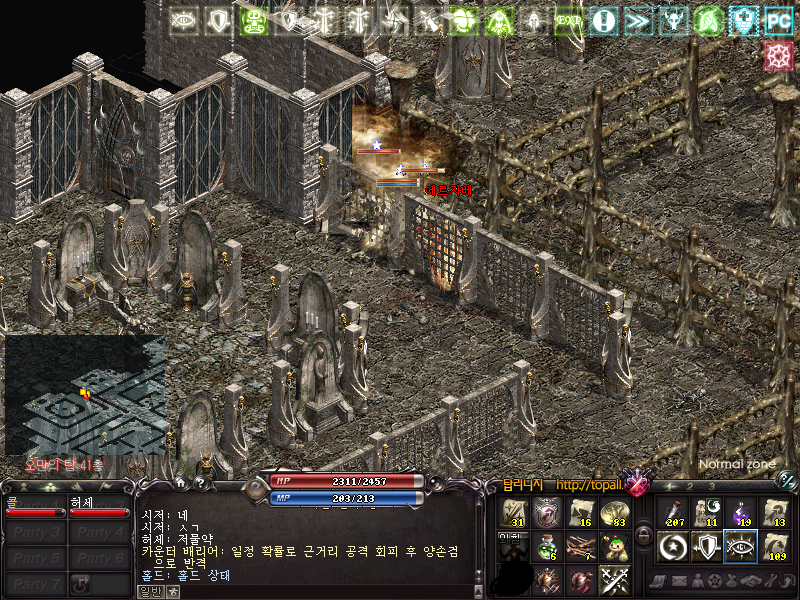Viewport: 800px width, 600px height.
Task: Cast the crescent moon star skill
Action: [x=673, y=546]
